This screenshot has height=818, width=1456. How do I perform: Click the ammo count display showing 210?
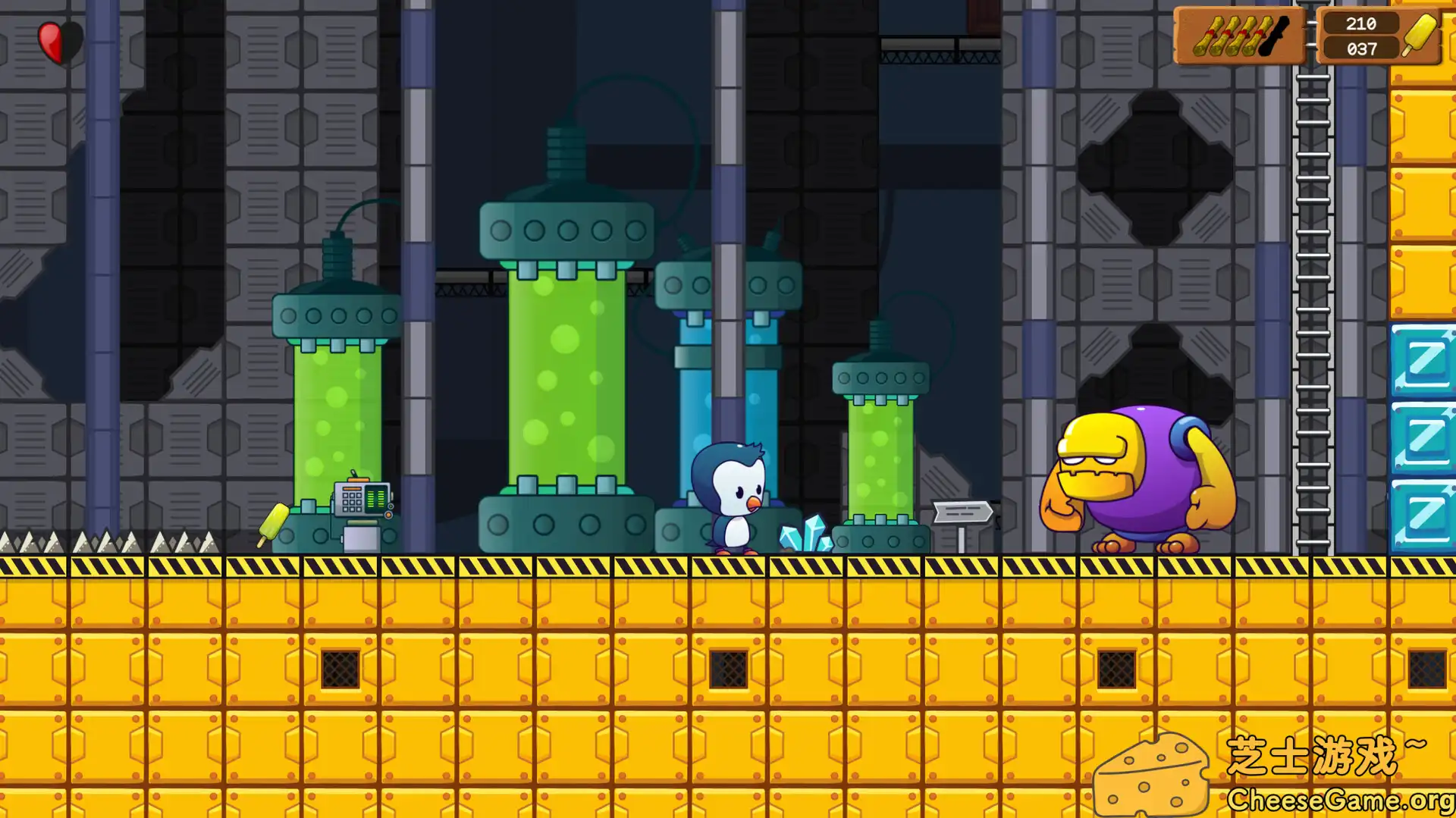click(1360, 24)
